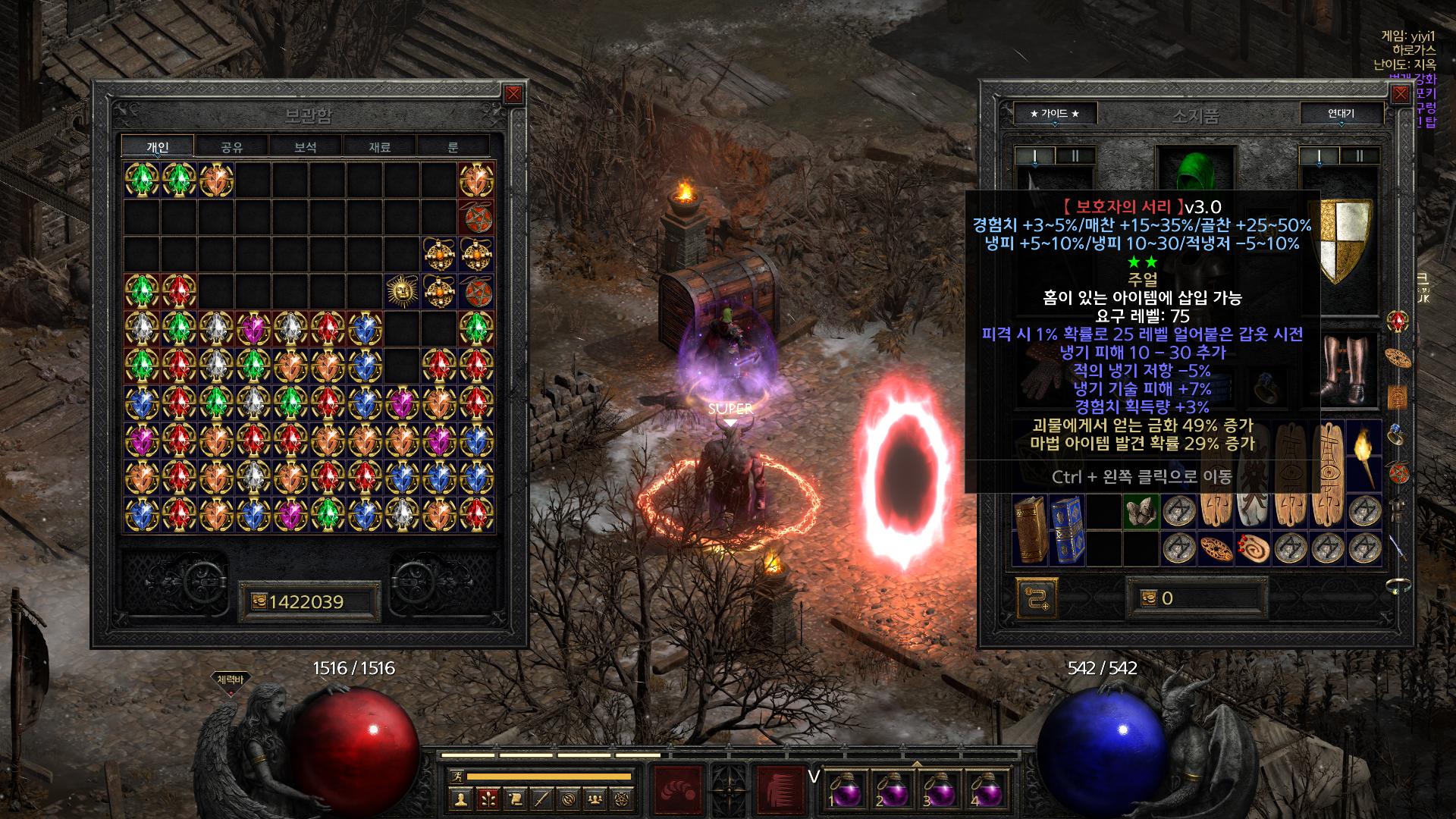
Task: Click the ★ 가이드 ★ guide button
Action: tap(1054, 114)
